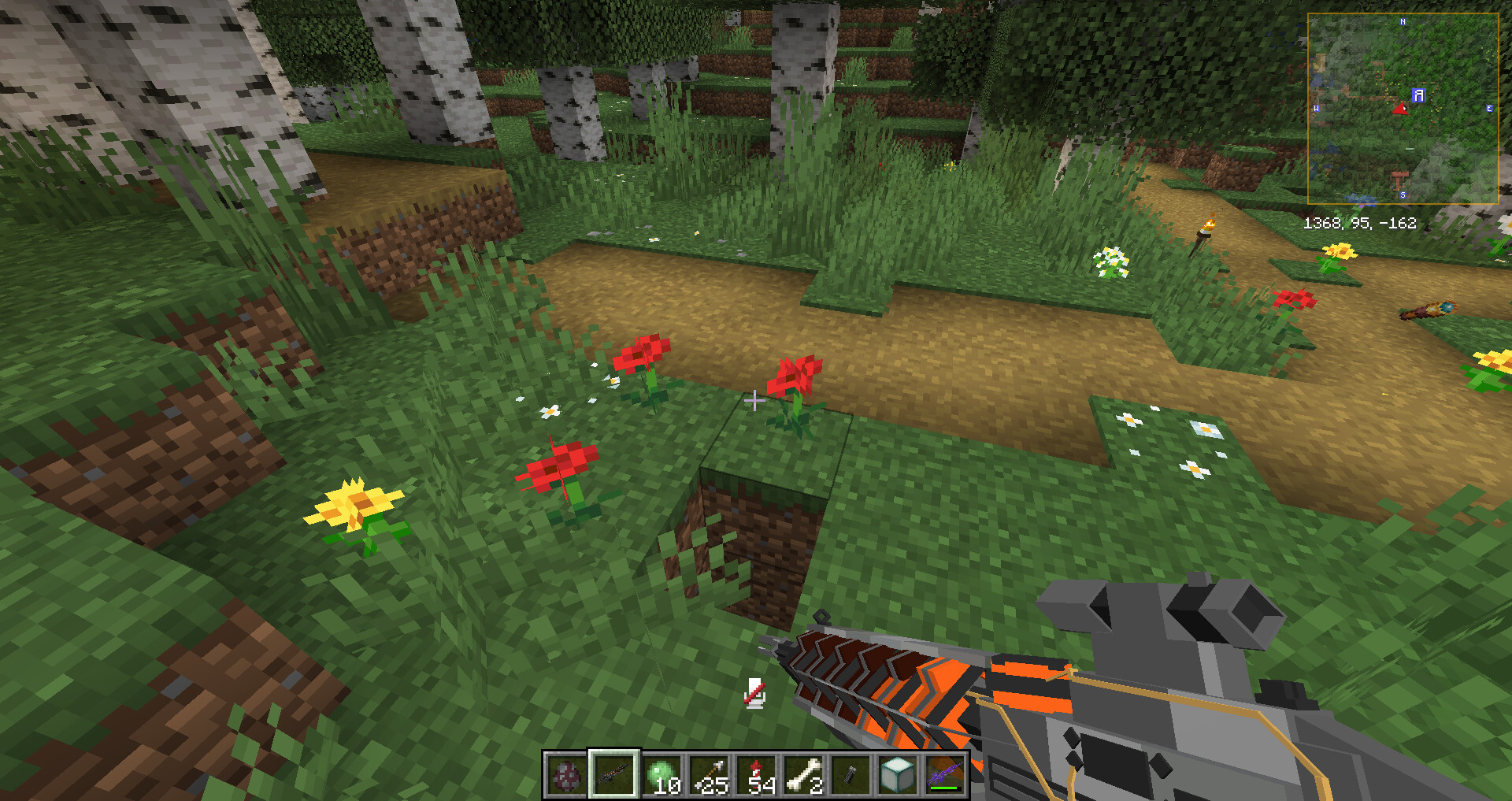
Task: Select the orange-black rifle hotbar slot
Action: coord(614,775)
